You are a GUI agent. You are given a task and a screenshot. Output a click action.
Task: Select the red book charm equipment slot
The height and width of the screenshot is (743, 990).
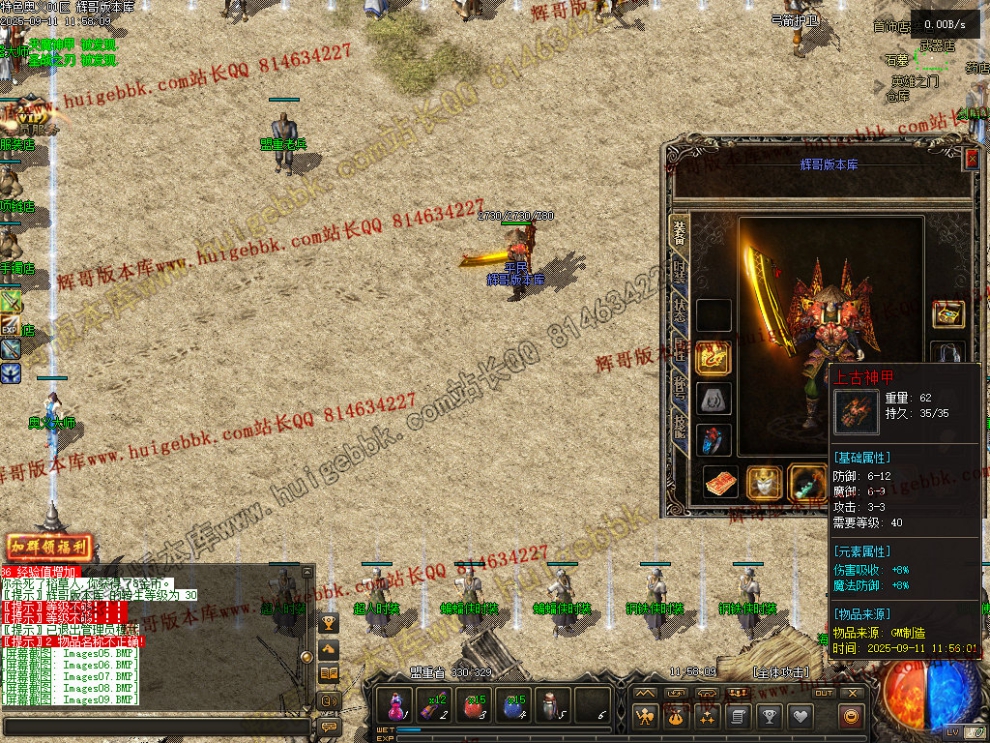(720, 482)
